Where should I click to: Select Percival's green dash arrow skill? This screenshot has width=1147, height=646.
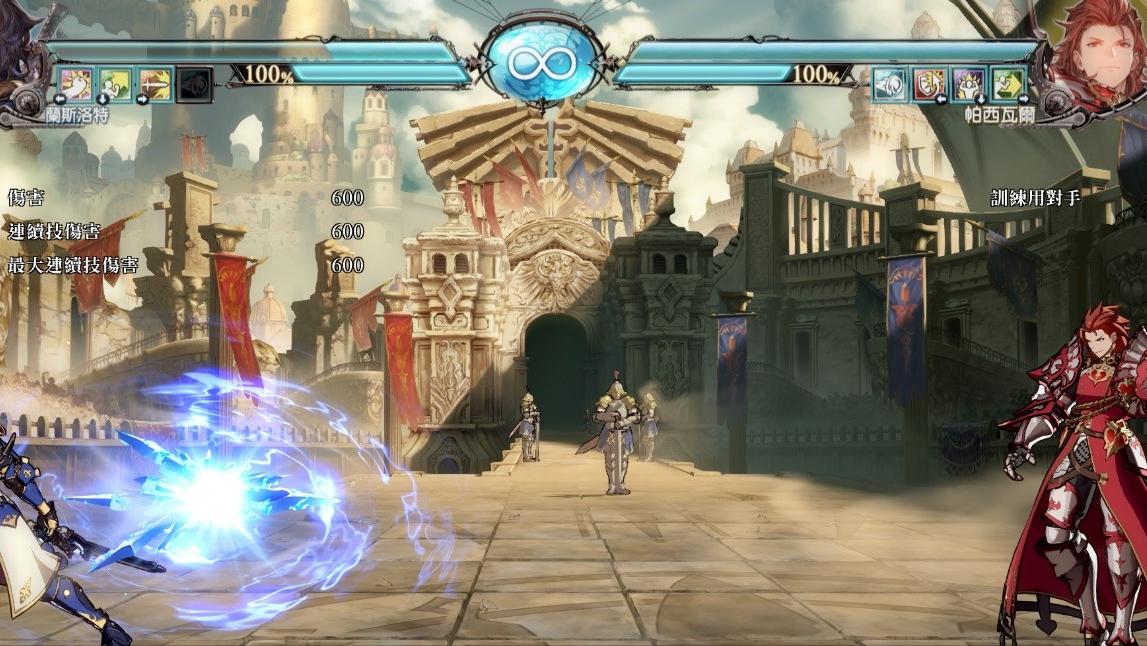pos(1008,84)
